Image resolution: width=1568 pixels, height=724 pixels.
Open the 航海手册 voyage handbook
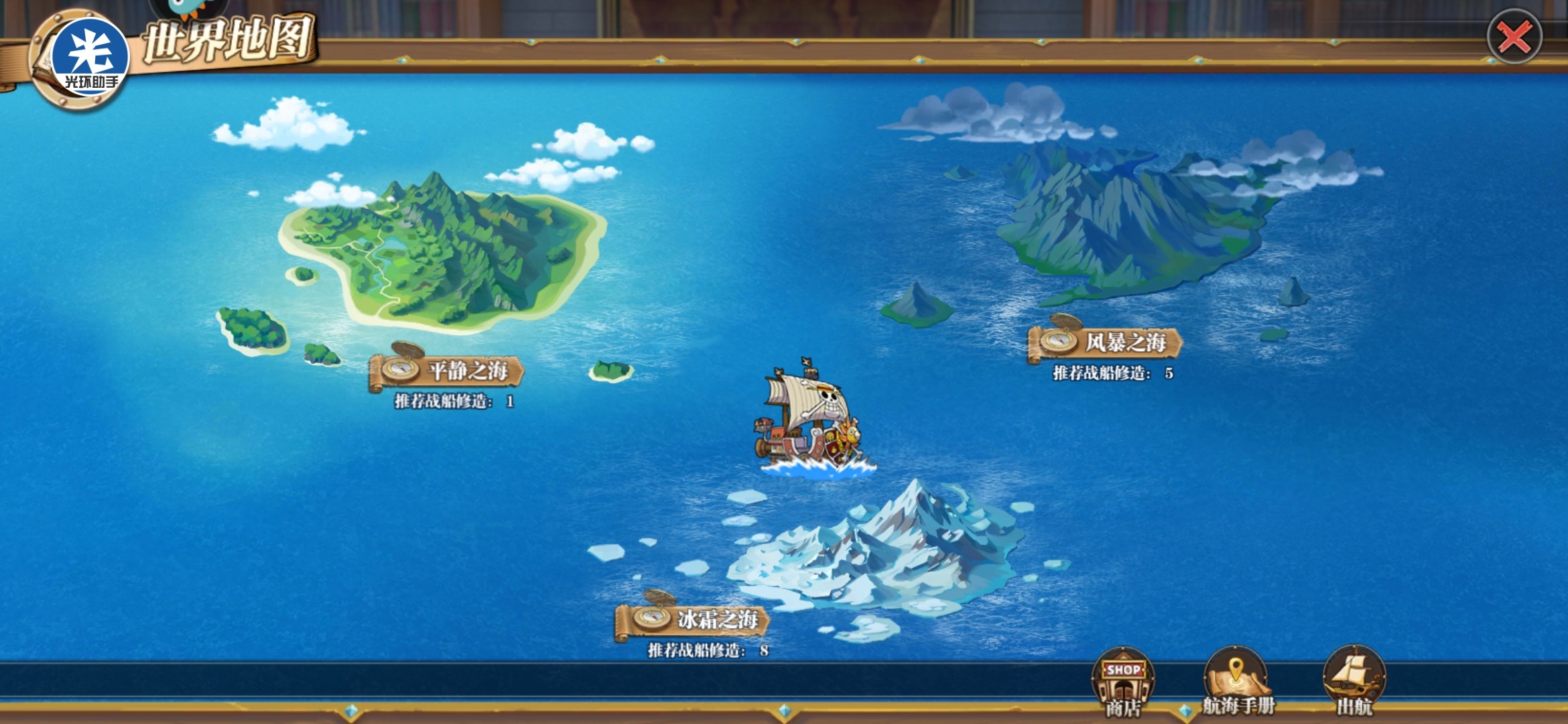(1237, 680)
